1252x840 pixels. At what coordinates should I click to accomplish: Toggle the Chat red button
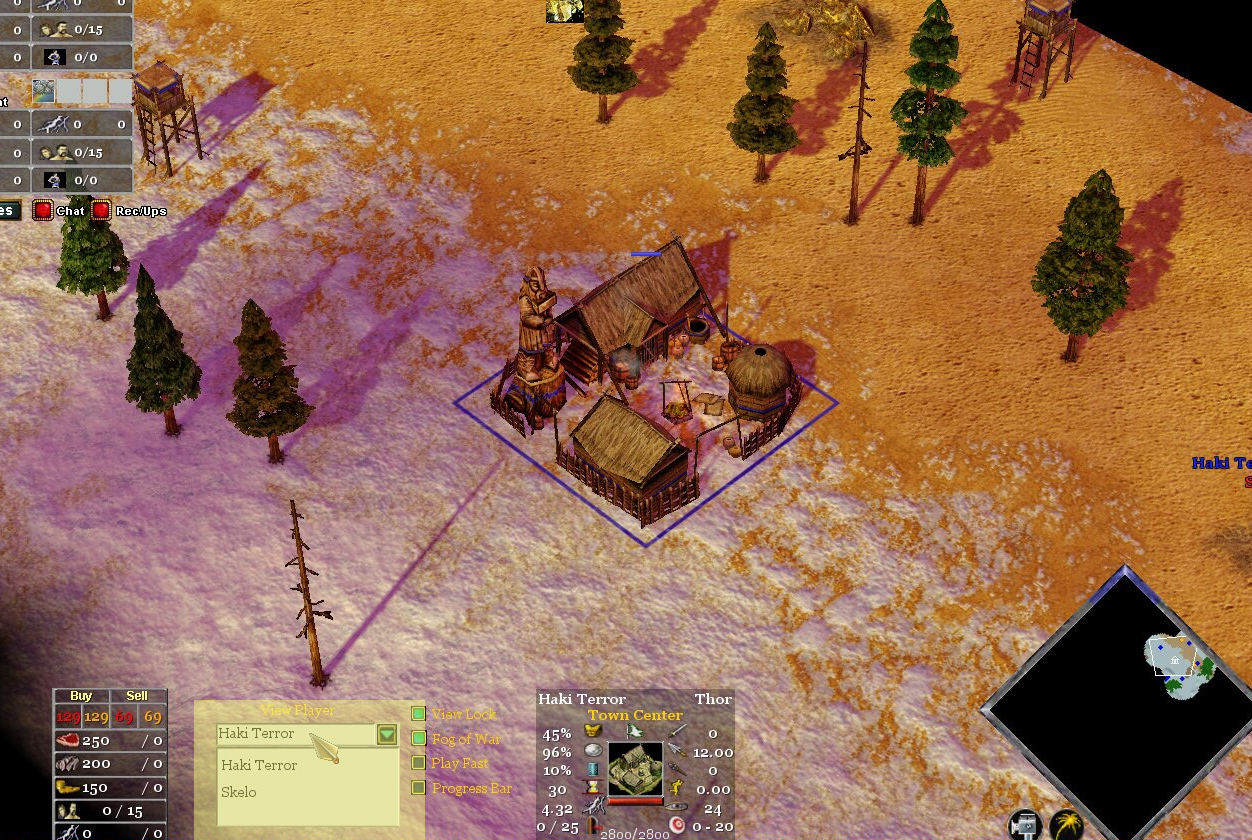click(42, 211)
